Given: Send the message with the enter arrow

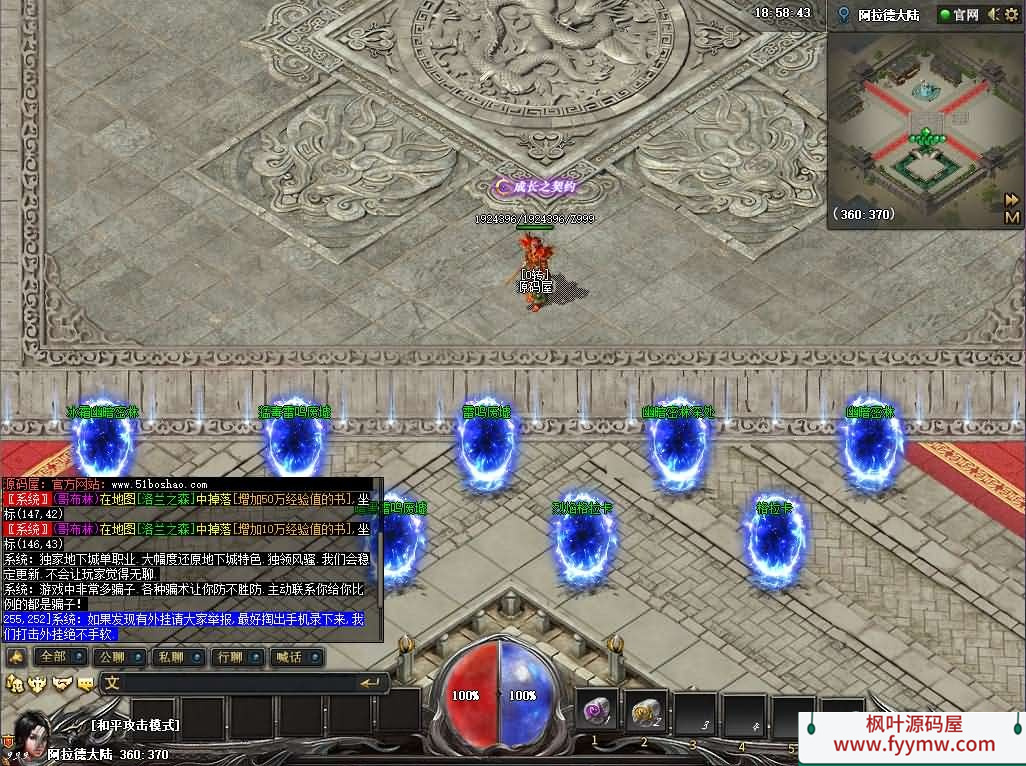Looking at the screenshot, I should click(x=372, y=683).
